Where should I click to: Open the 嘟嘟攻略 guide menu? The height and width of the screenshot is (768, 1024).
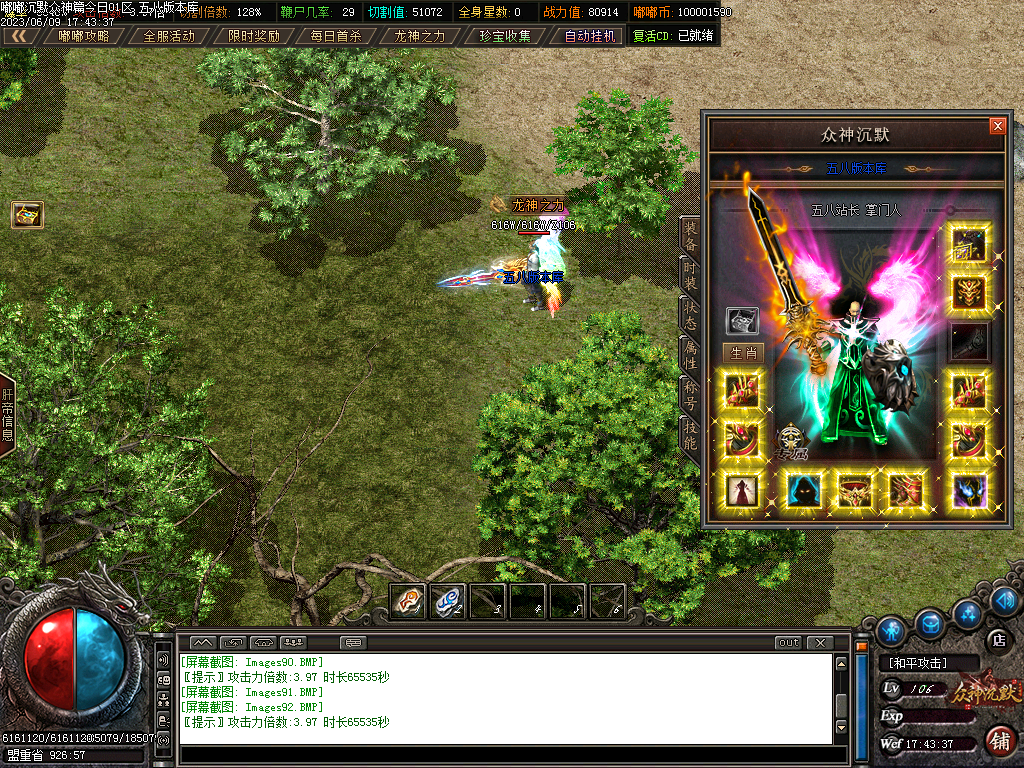coord(84,36)
